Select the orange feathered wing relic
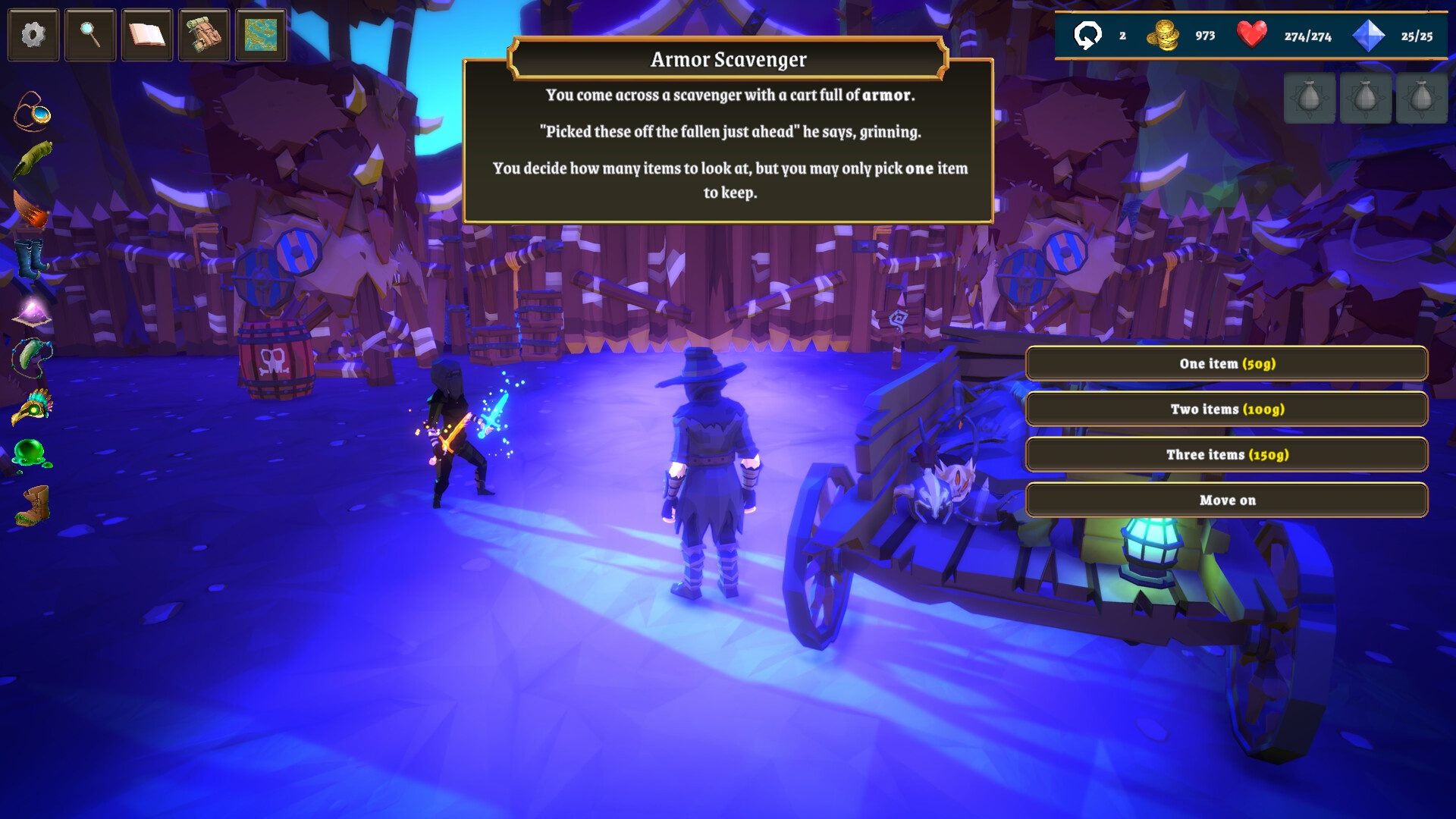The image size is (1456, 819). coord(31,209)
